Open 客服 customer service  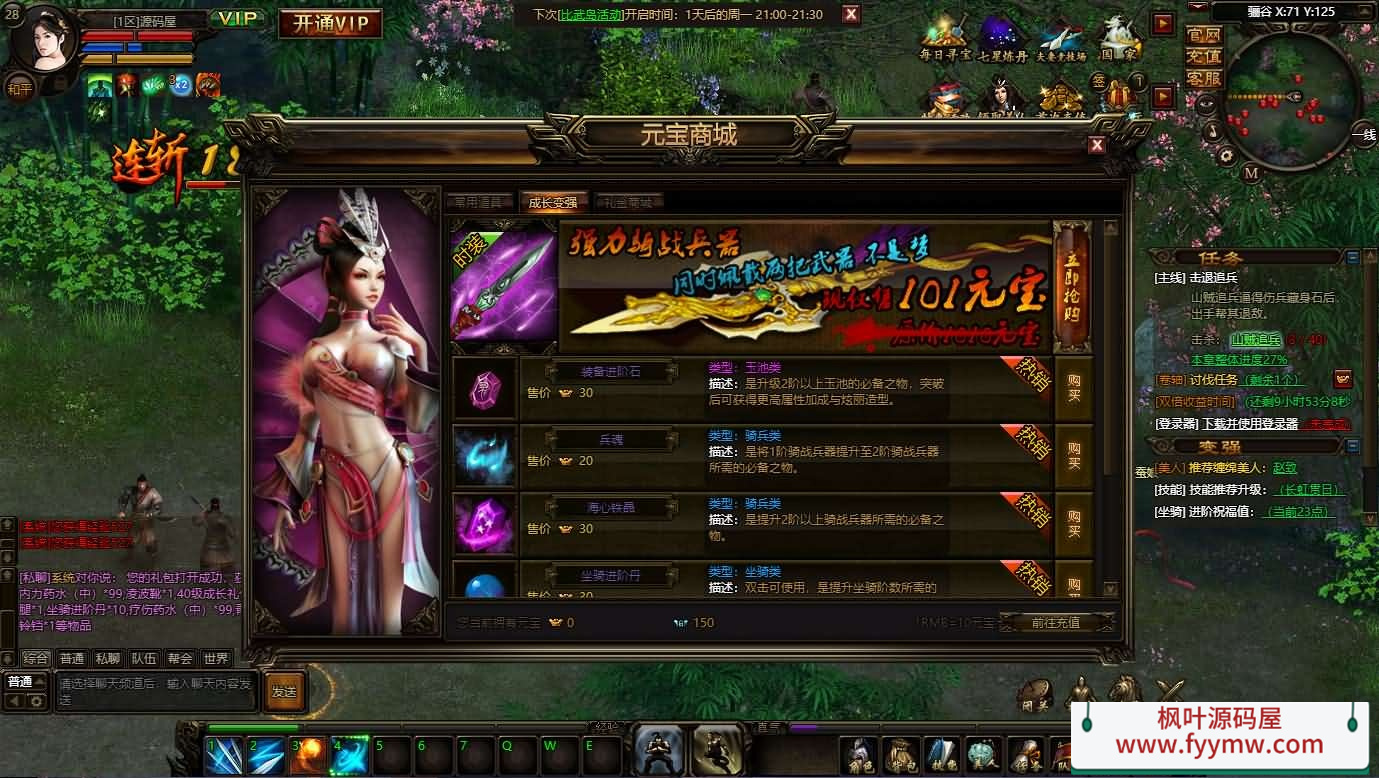pos(1204,78)
